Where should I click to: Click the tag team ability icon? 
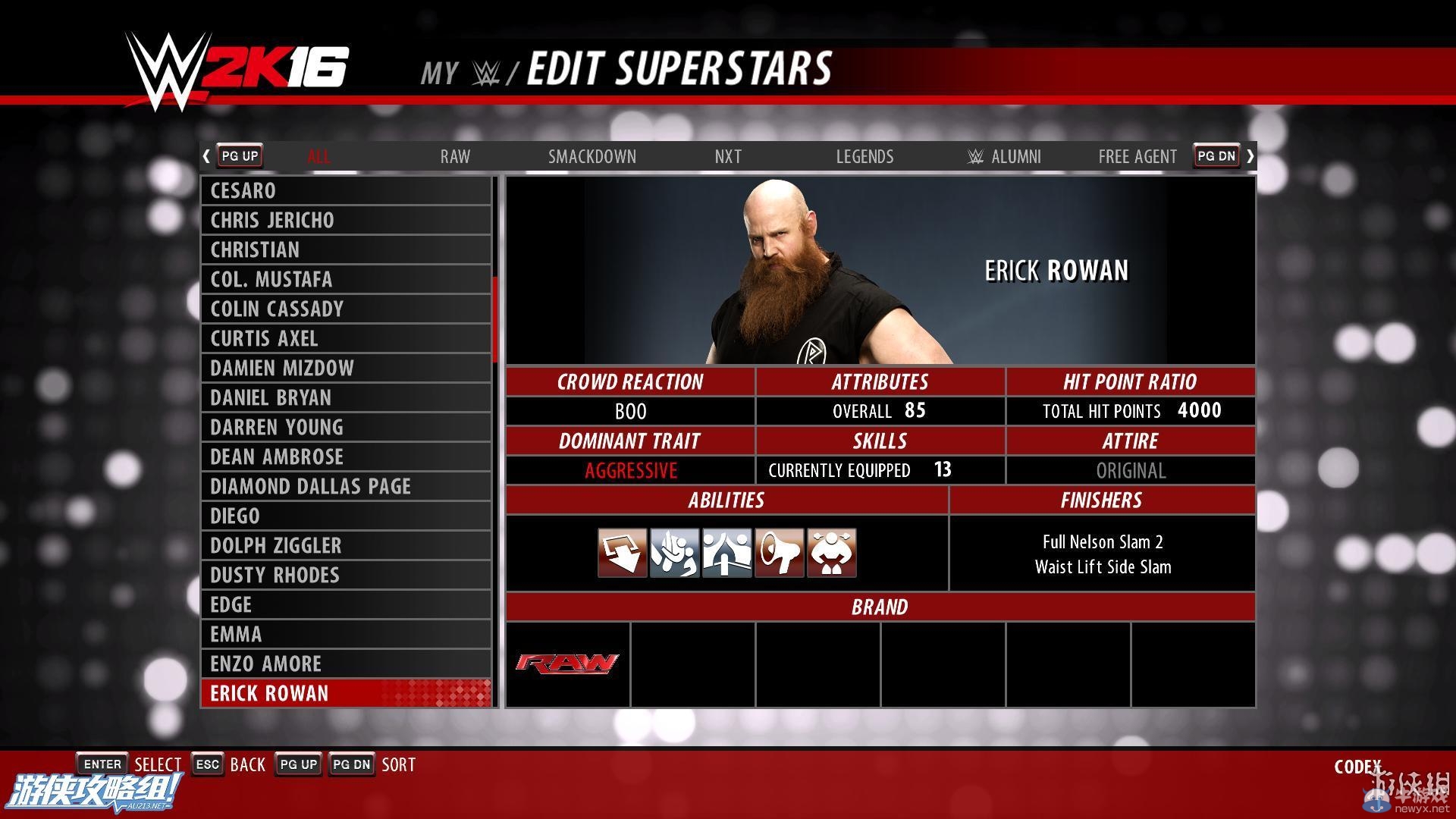click(x=726, y=553)
